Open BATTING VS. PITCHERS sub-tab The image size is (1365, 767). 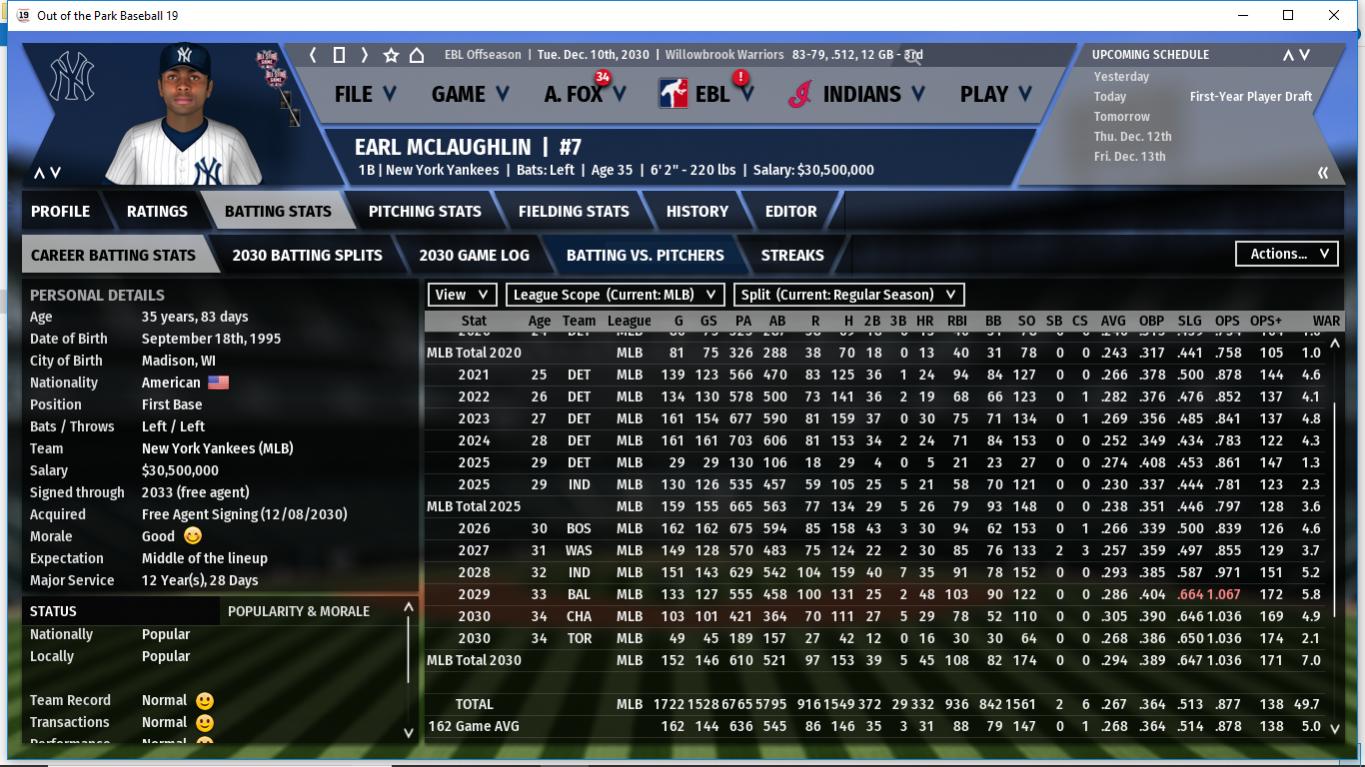[645, 255]
